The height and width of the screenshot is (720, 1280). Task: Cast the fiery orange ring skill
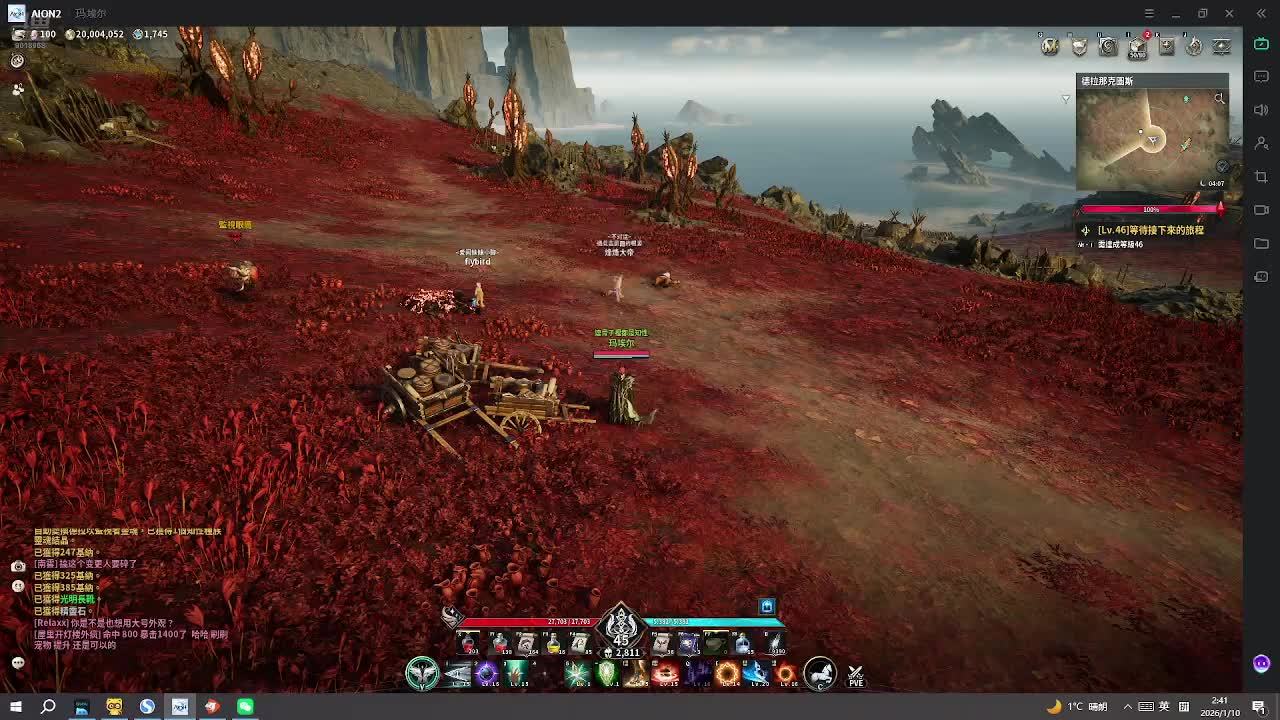coord(727,674)
